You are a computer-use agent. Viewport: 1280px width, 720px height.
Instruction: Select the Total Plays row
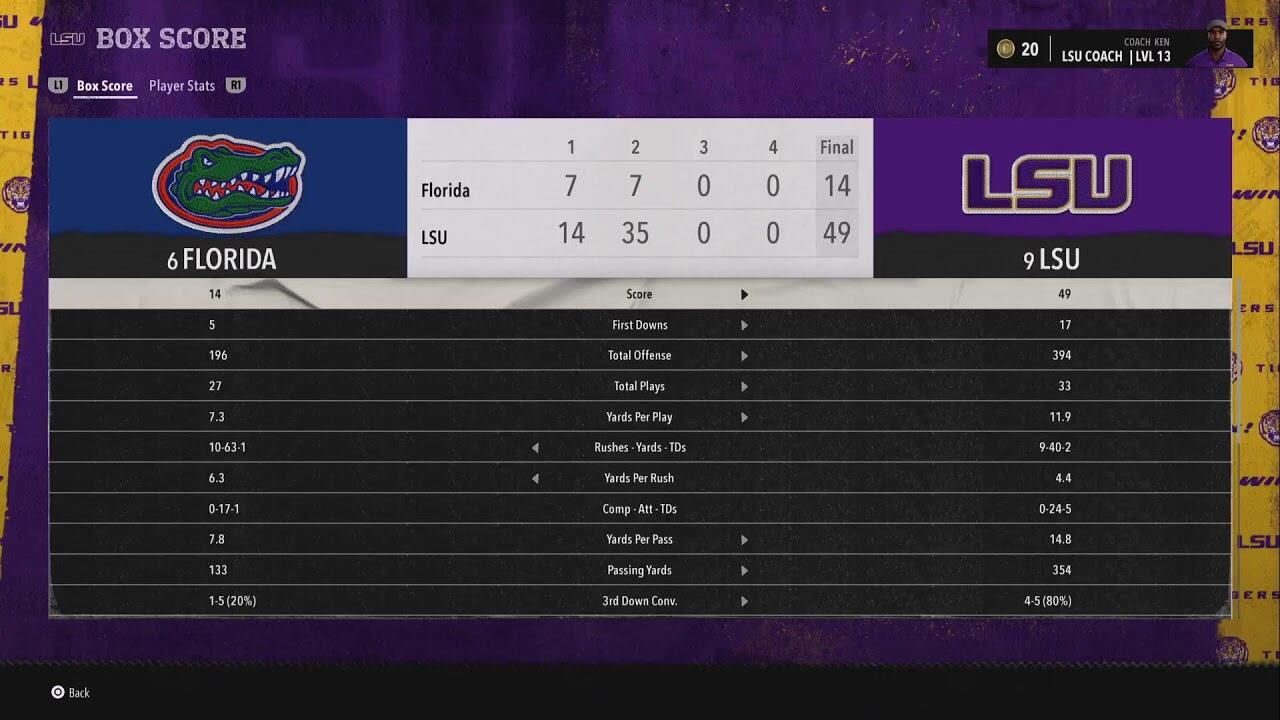tap(639, 386)
